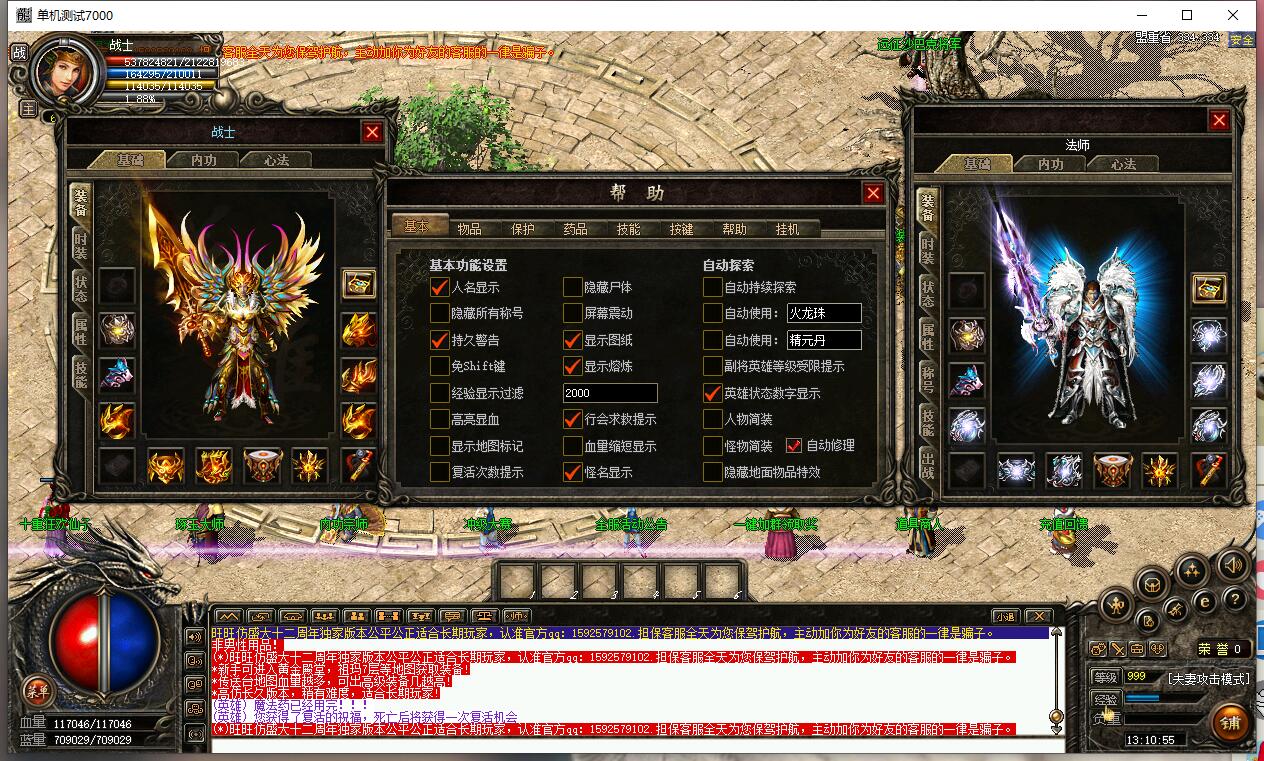Close the 战士 character panel

click(x=372, y=132)
